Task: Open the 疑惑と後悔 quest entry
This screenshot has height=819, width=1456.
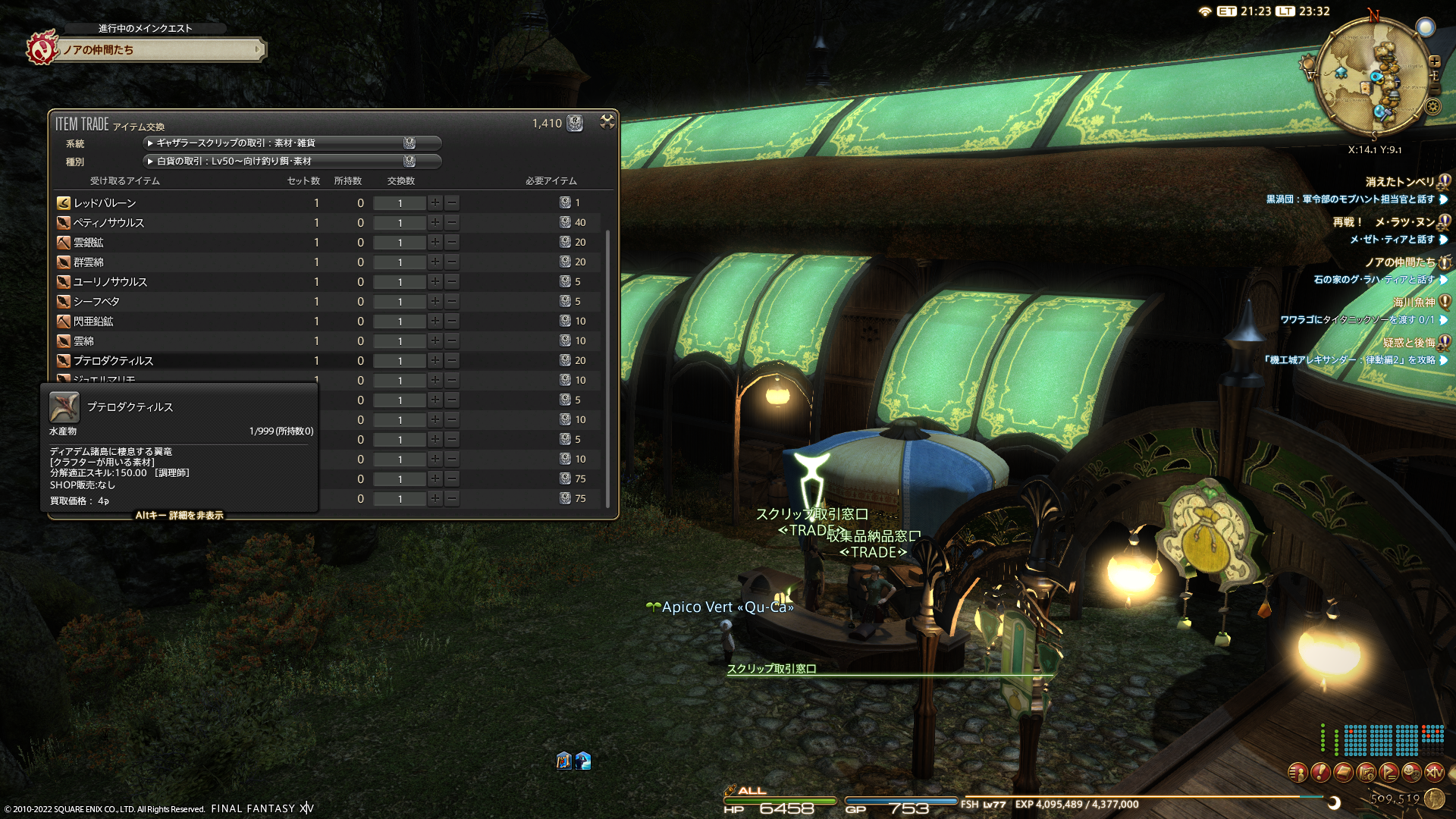Action: point(1408,343)
